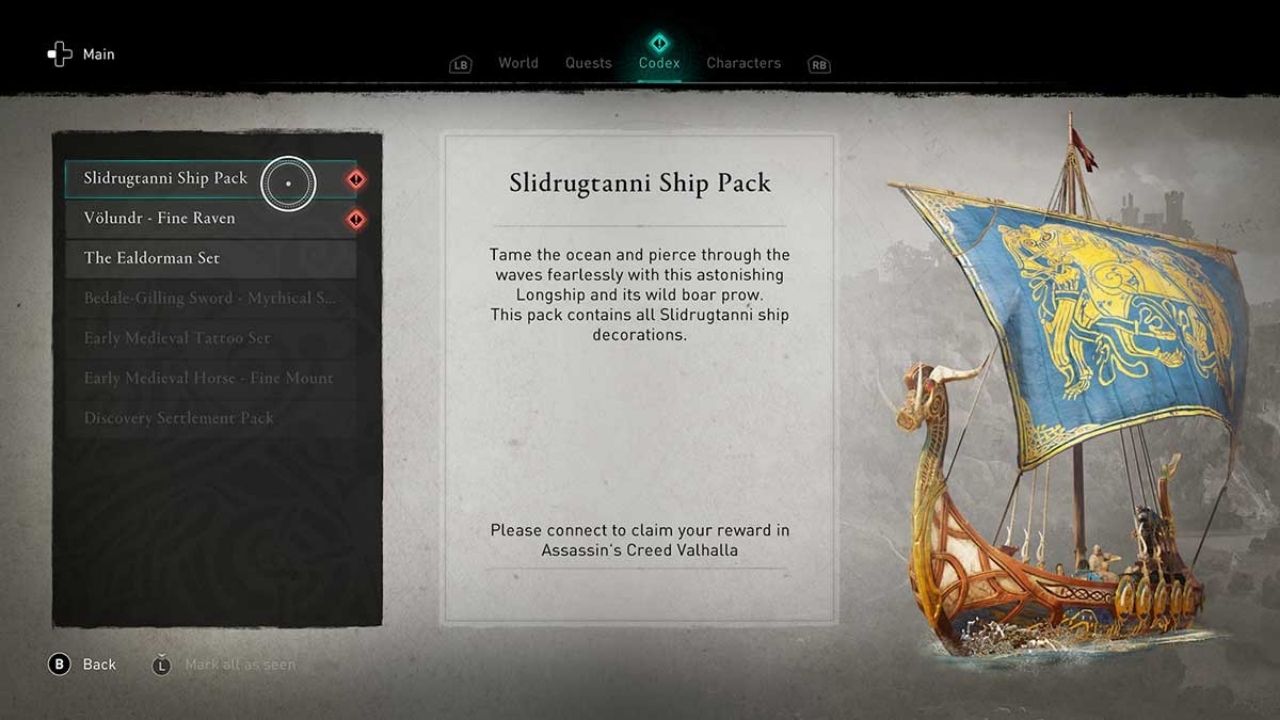Image resolution: width=1280 pixels, height=720 pixels.
Task: Switch to the Characters tab
Action: 743,63
